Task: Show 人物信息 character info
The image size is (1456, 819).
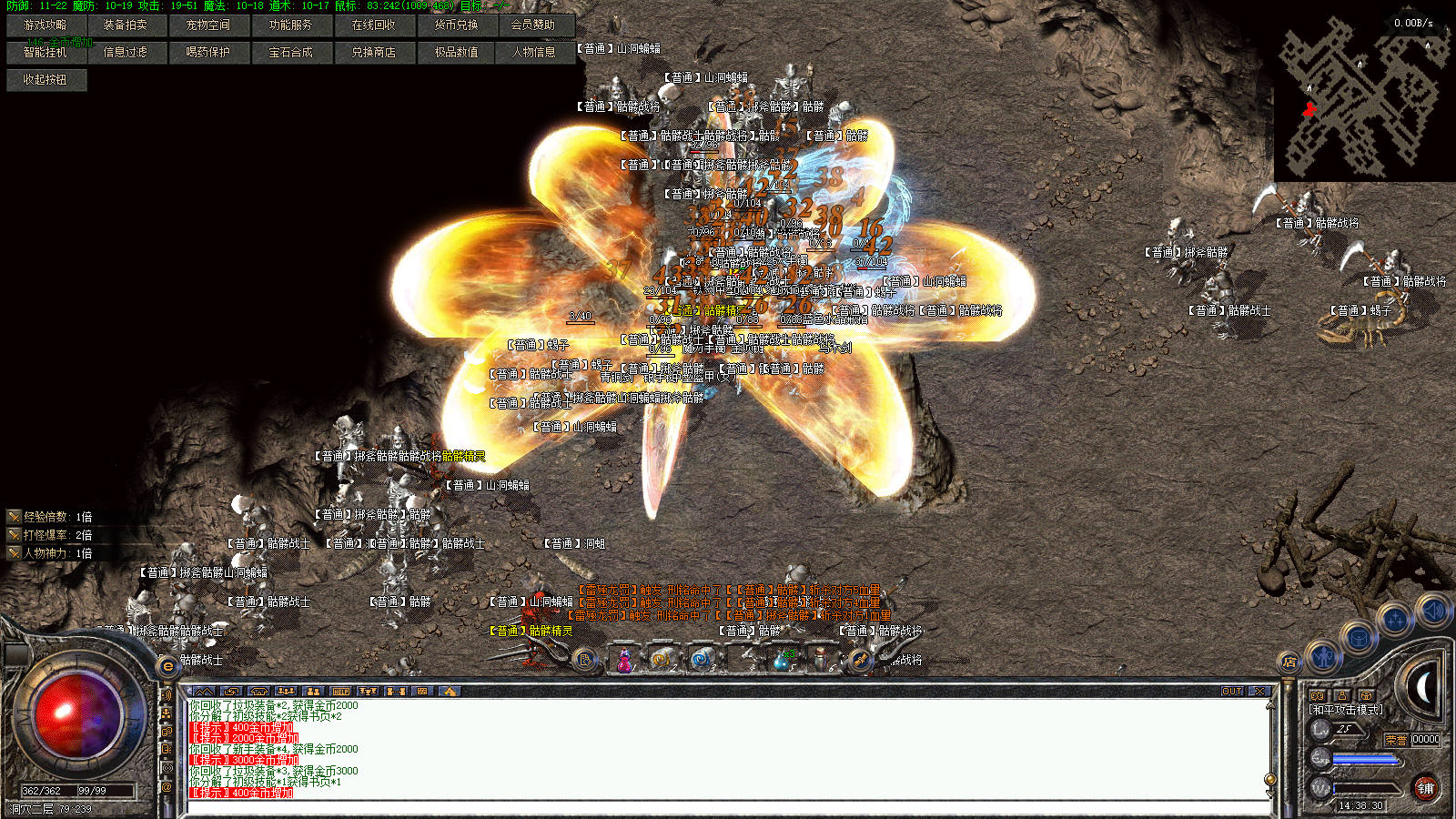Action: point(533,53)
